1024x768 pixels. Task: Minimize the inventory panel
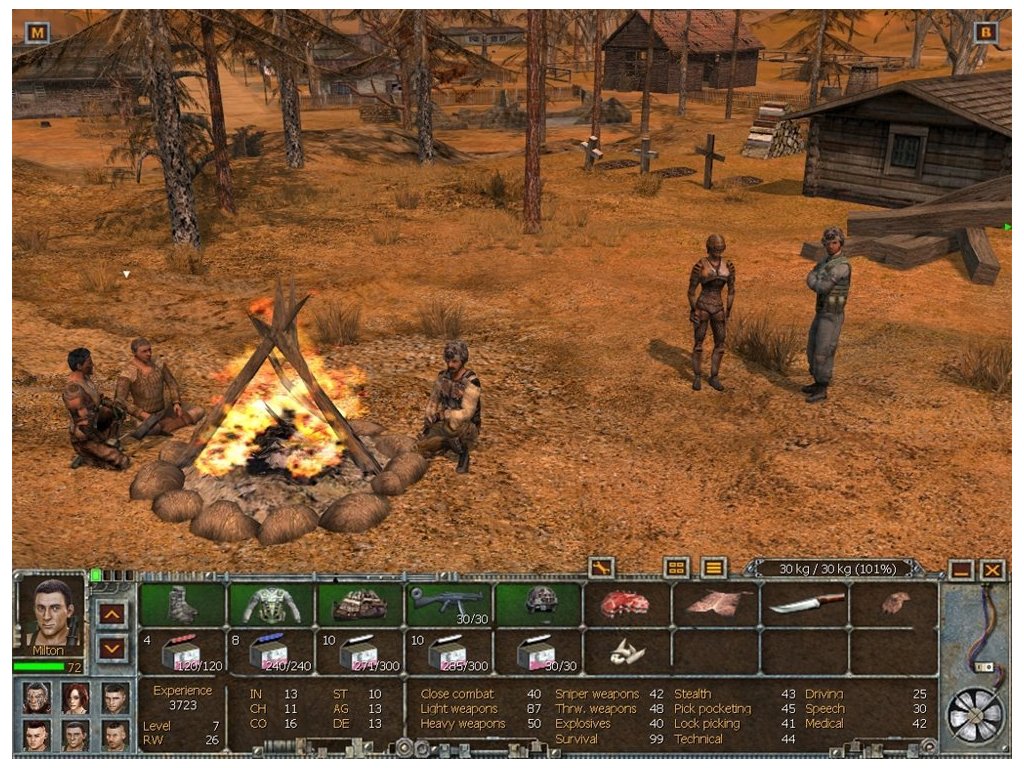(961, 570)
